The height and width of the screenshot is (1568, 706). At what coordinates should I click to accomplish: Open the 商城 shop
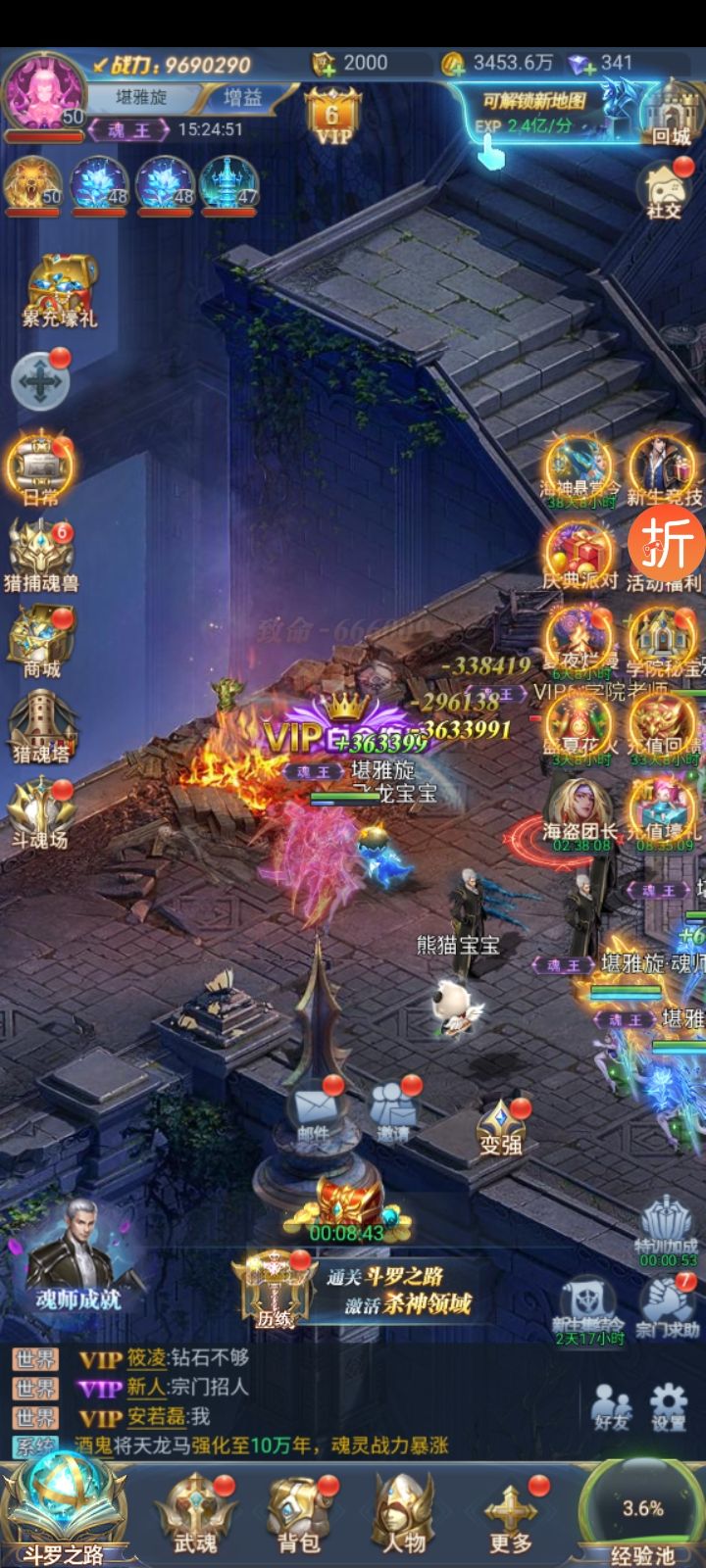[x=41, y=642]
